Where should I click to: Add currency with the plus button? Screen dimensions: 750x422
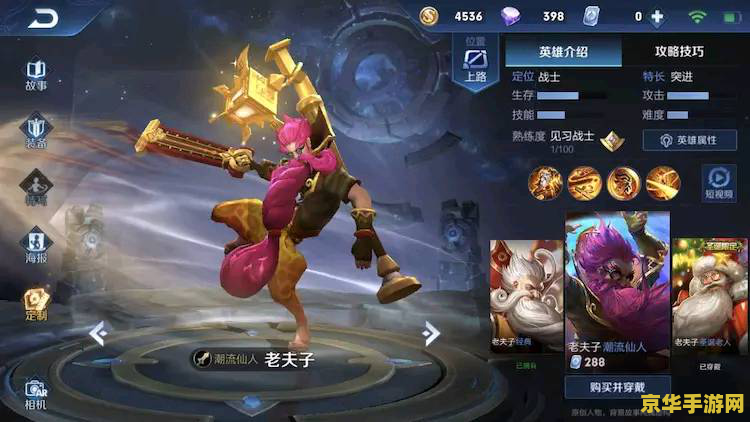[657, 17]
